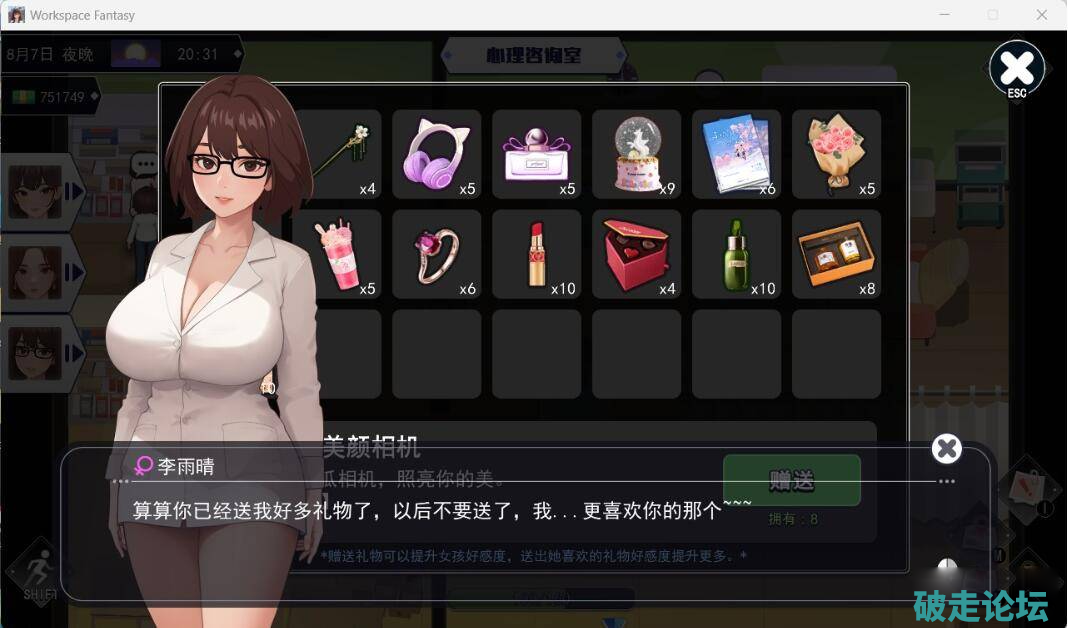Minimize the game window

pyautogui.click(x=945, y=15)
